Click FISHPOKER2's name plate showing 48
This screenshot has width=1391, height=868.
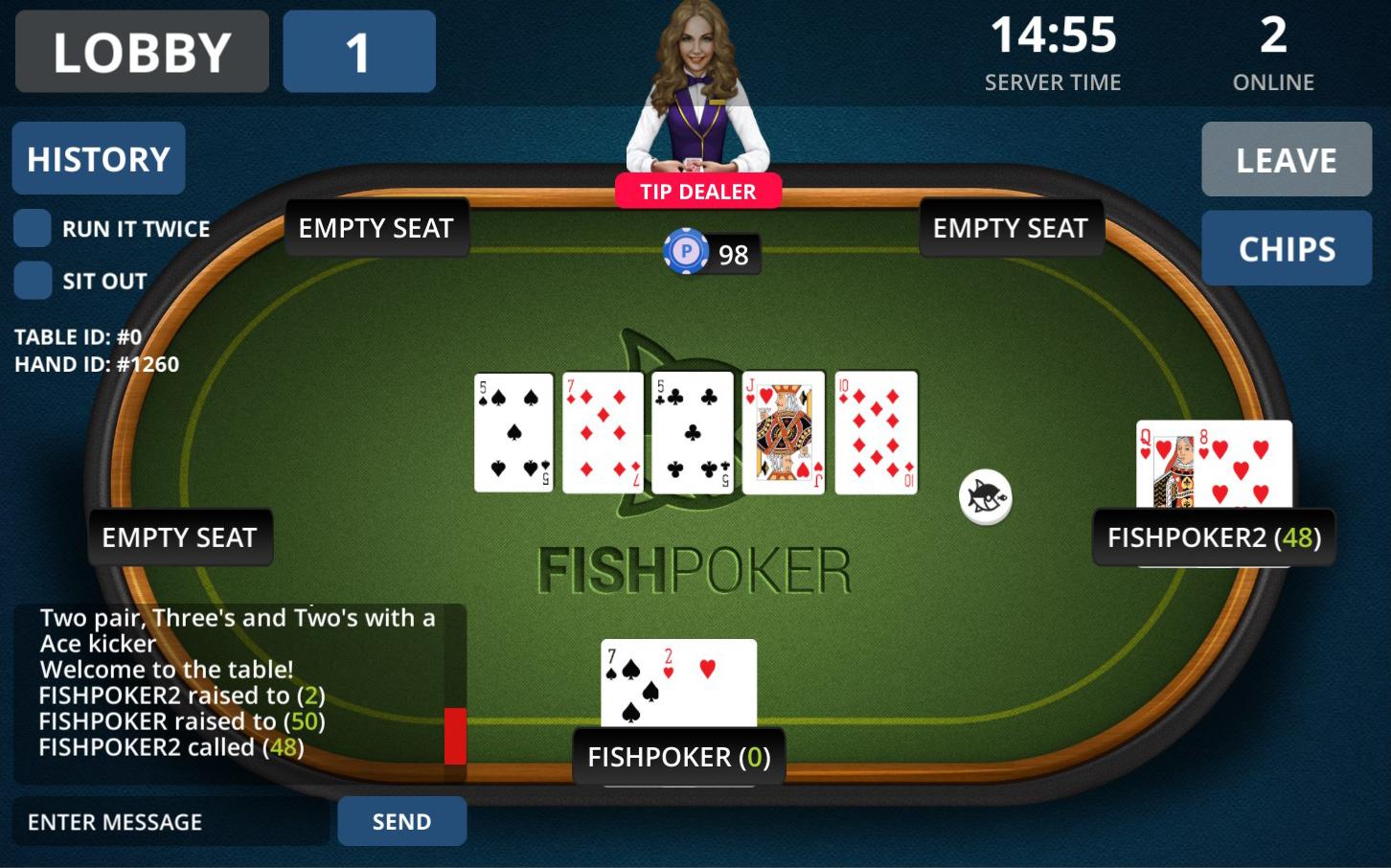pos(1215,537)
